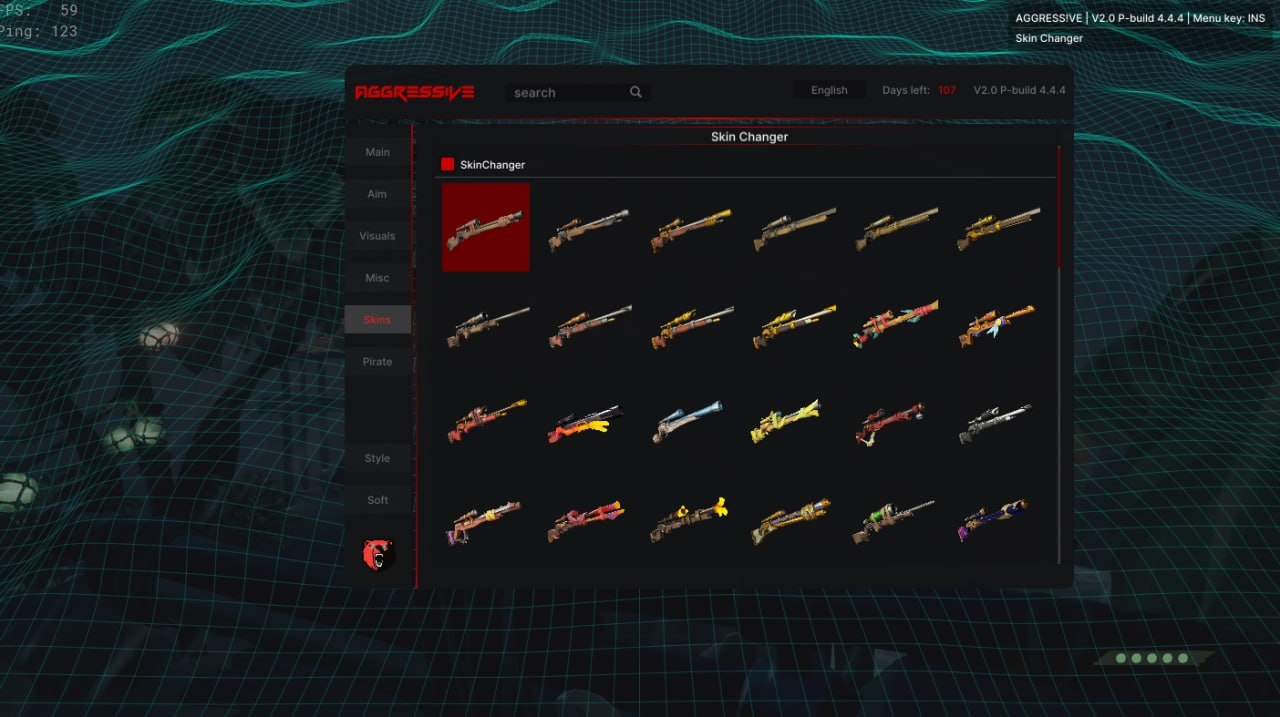Click the red bear logo icon
Viewport: 1280px width, 717px height.
tap(379, 553)
